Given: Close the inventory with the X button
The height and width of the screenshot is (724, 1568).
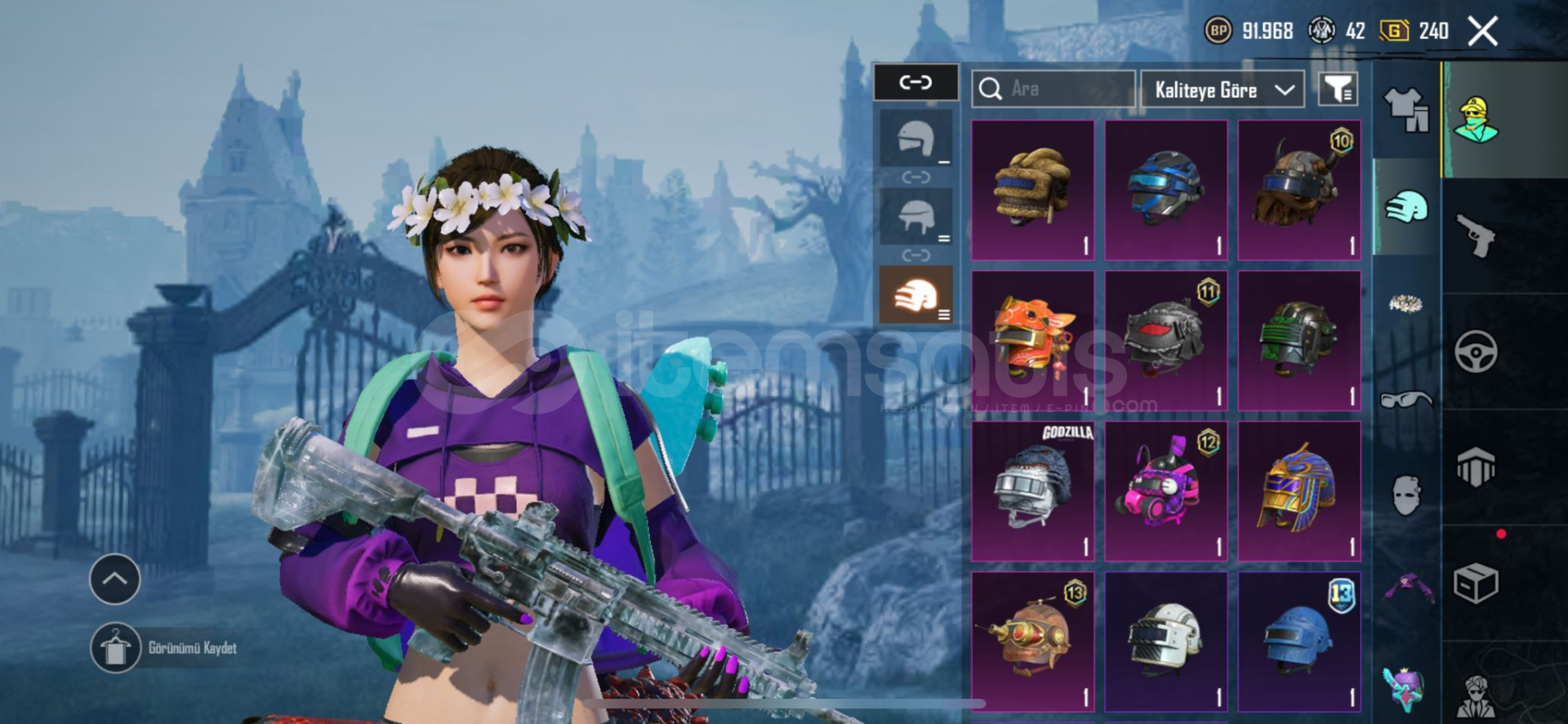Looking at the screenshot, I should tap(1482, 32).
